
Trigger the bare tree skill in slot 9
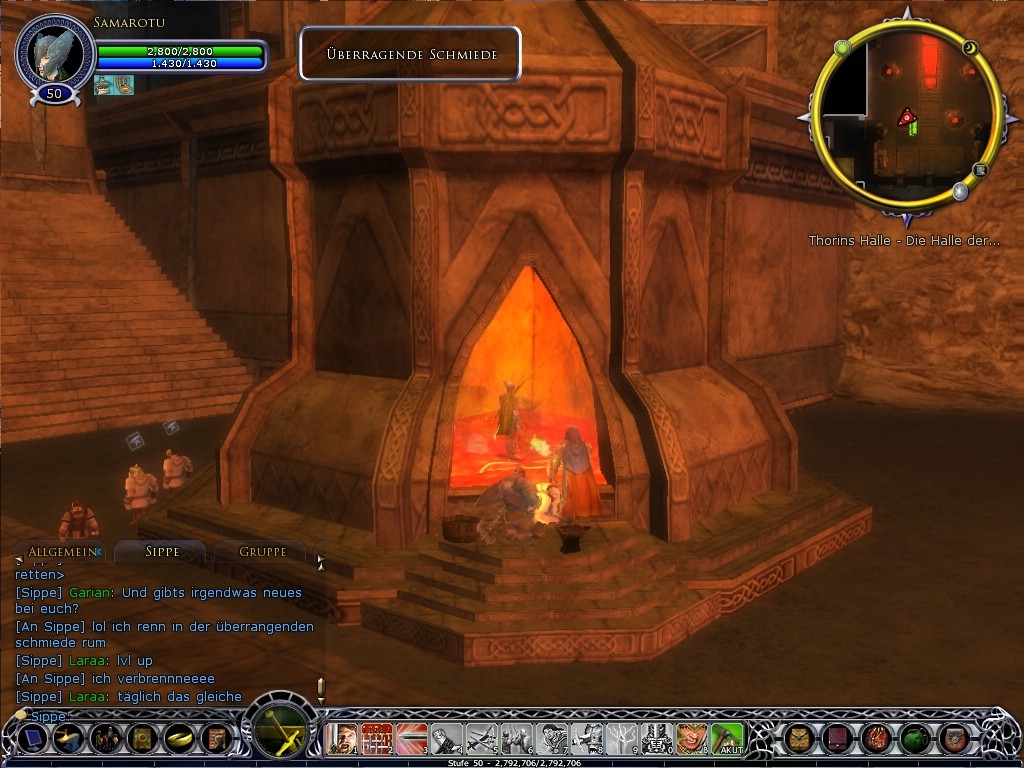[x=623, y=739]
